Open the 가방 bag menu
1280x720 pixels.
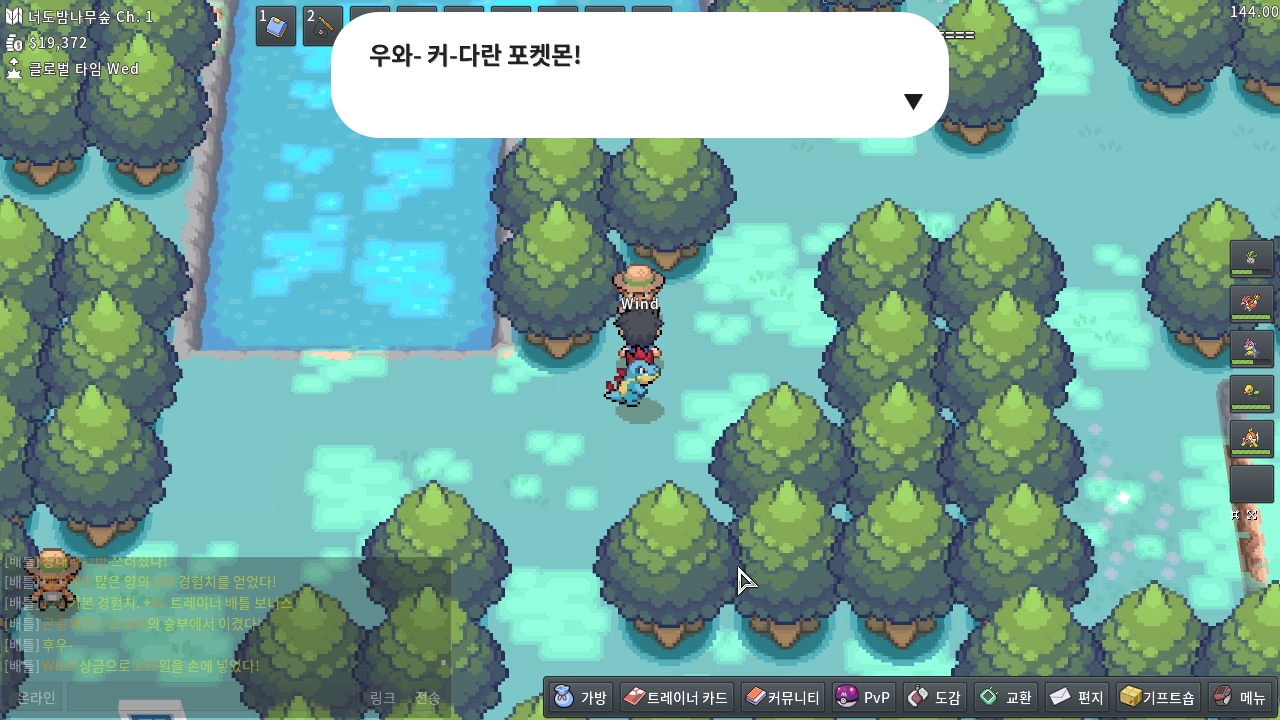(580, 697)
